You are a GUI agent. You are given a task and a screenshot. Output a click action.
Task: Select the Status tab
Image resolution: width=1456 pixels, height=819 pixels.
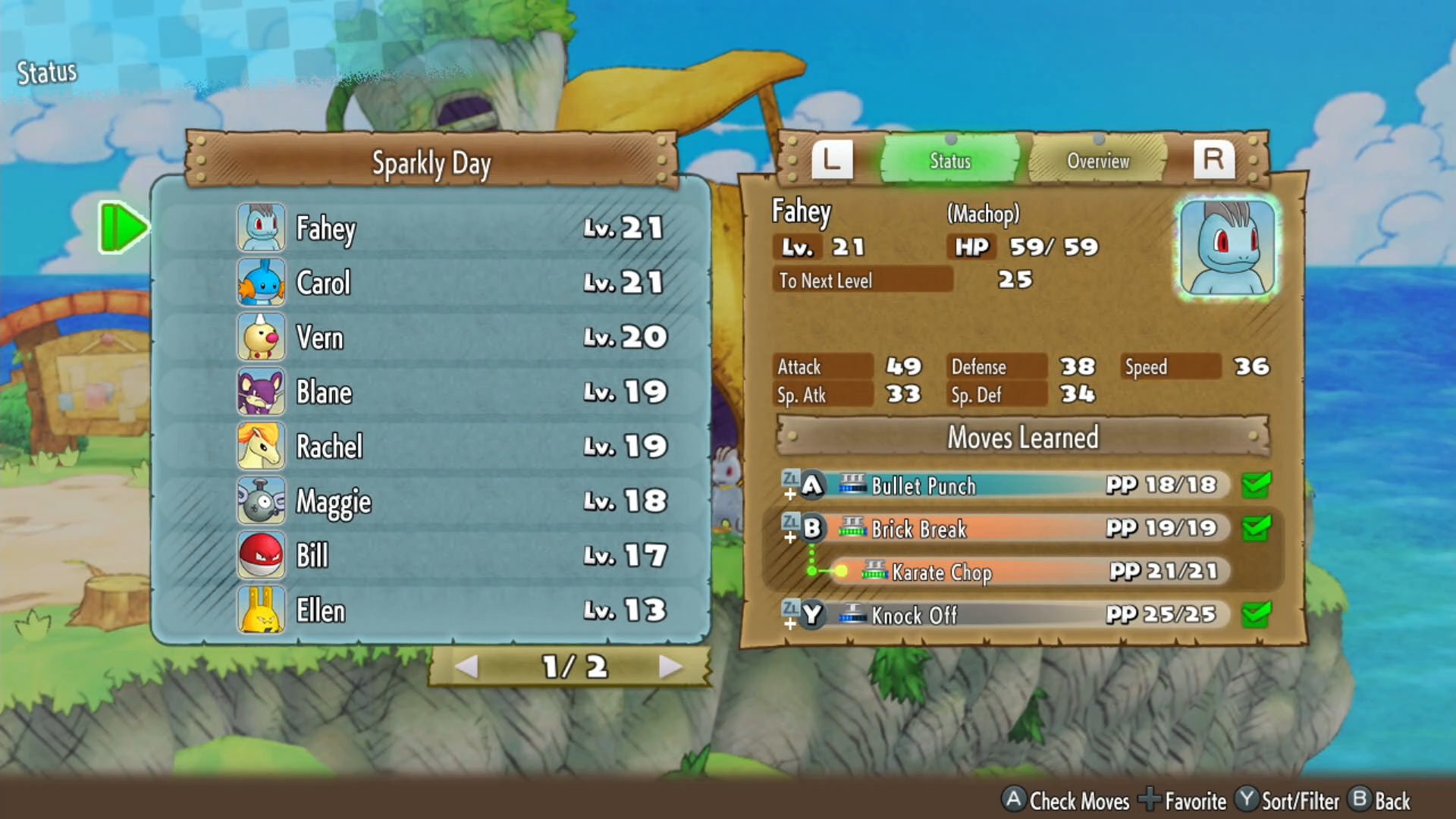(950, 160)
